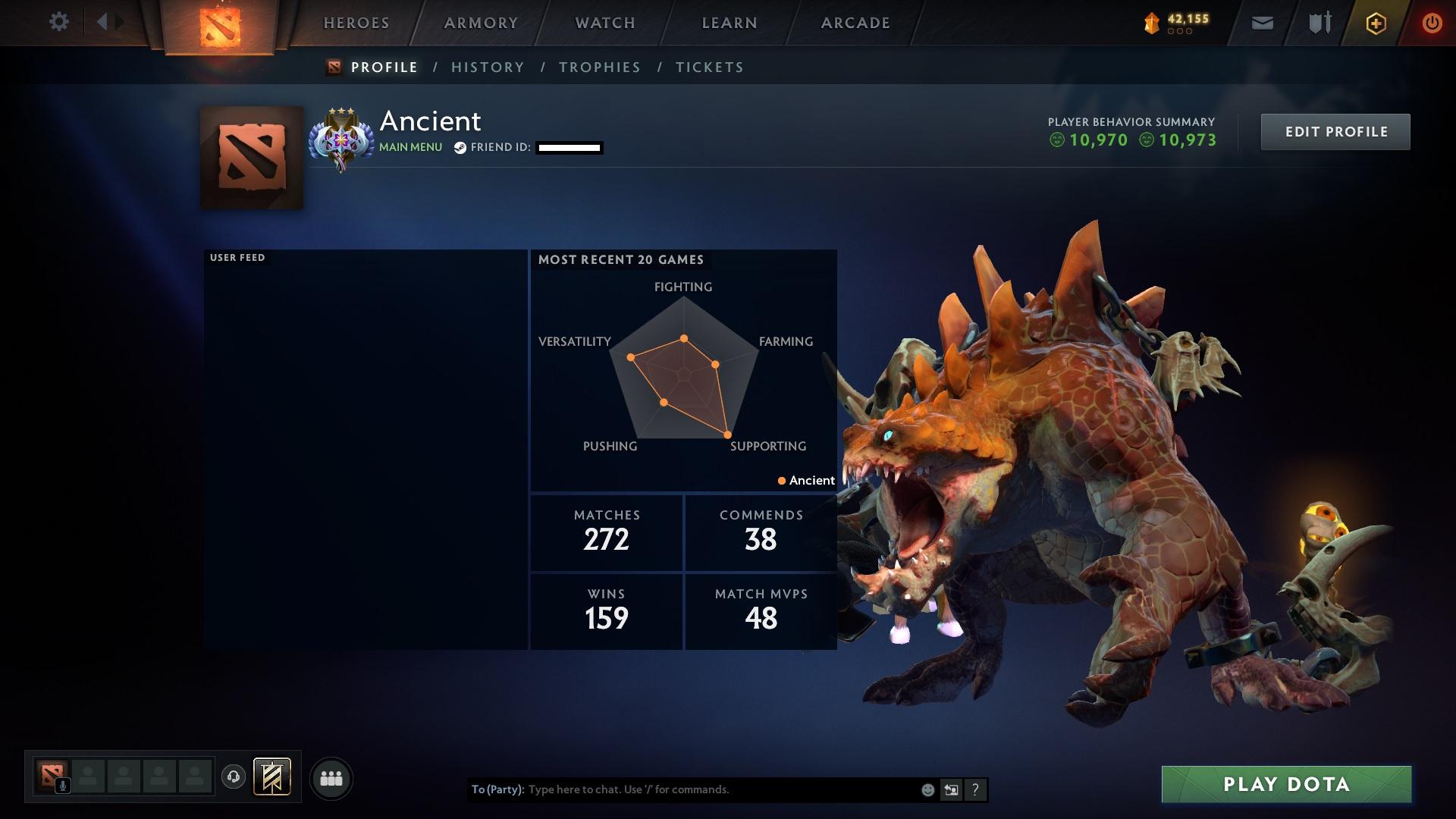Open the chat emoticon picker
The height and width of the screenshot is (819, 1456).
coord(927,790)
